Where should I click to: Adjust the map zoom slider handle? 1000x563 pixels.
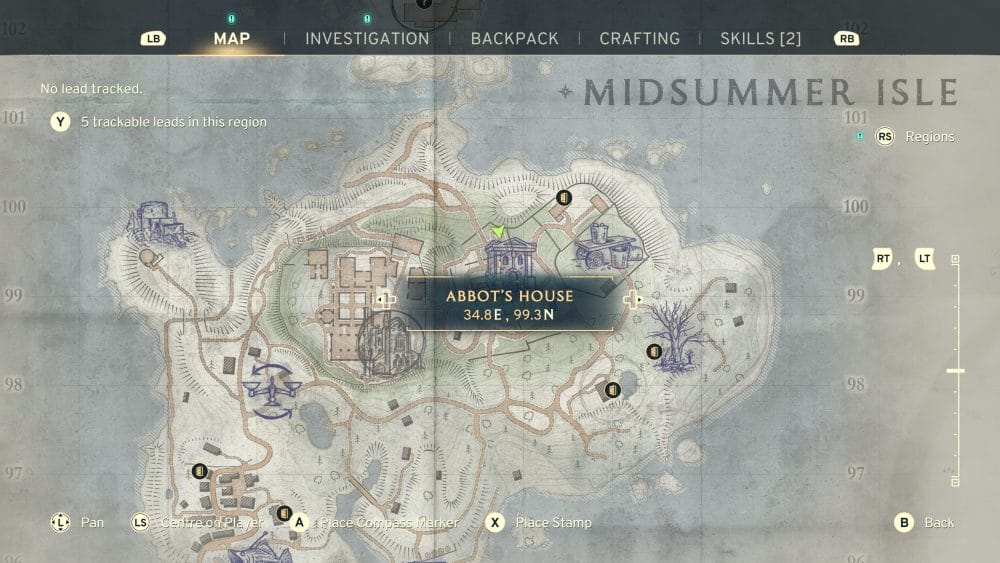(955, 371)
